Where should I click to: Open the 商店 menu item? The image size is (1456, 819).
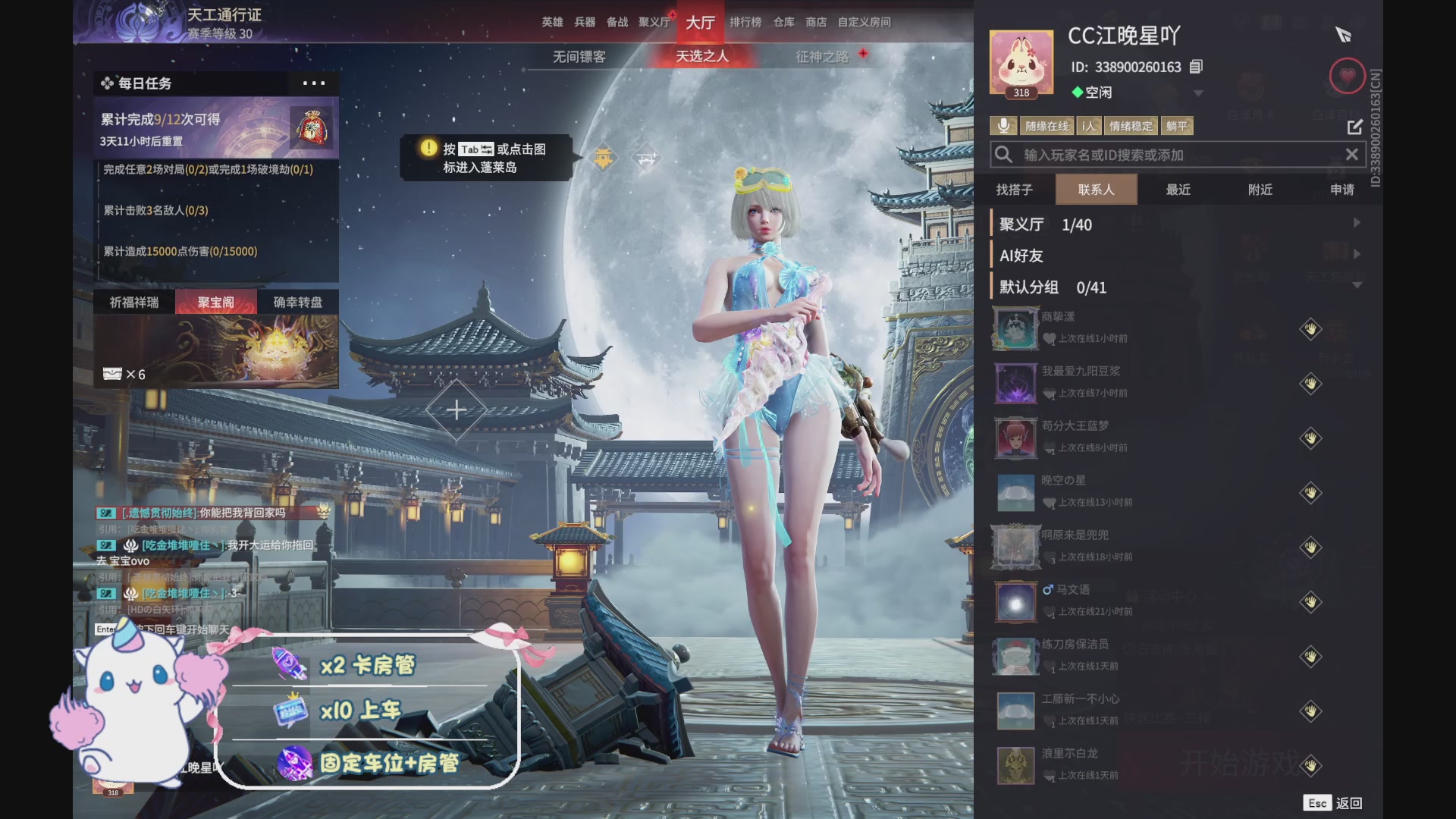coord(815,22)
